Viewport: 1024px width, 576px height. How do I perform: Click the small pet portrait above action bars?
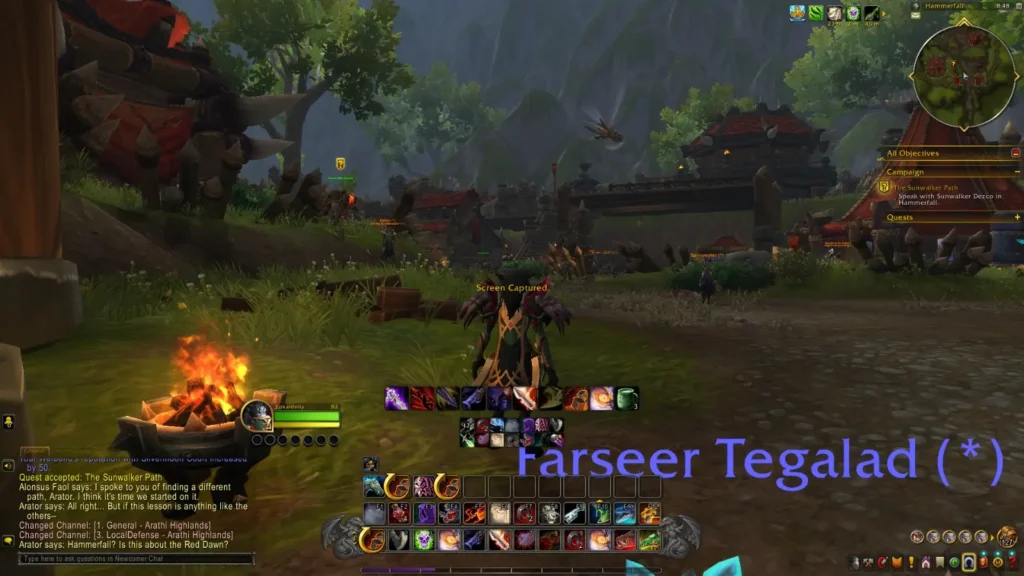[x=370, y=464]
